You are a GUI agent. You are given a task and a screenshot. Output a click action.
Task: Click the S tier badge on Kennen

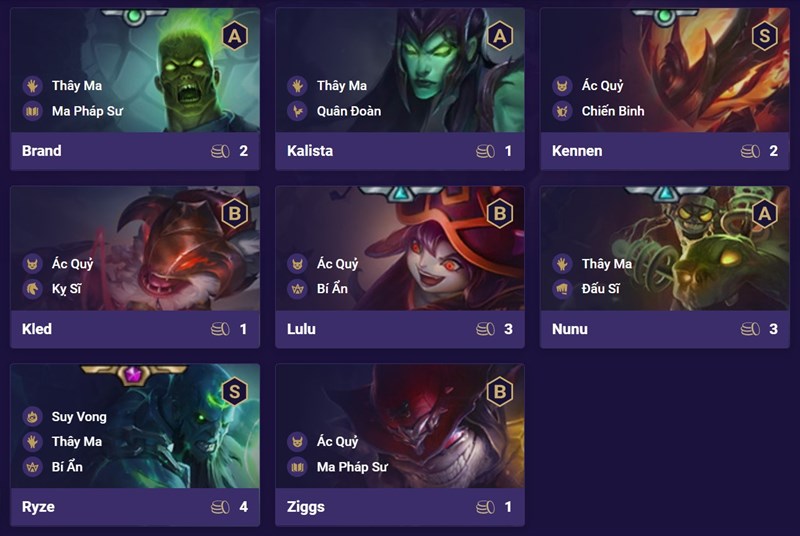[765, 36]
